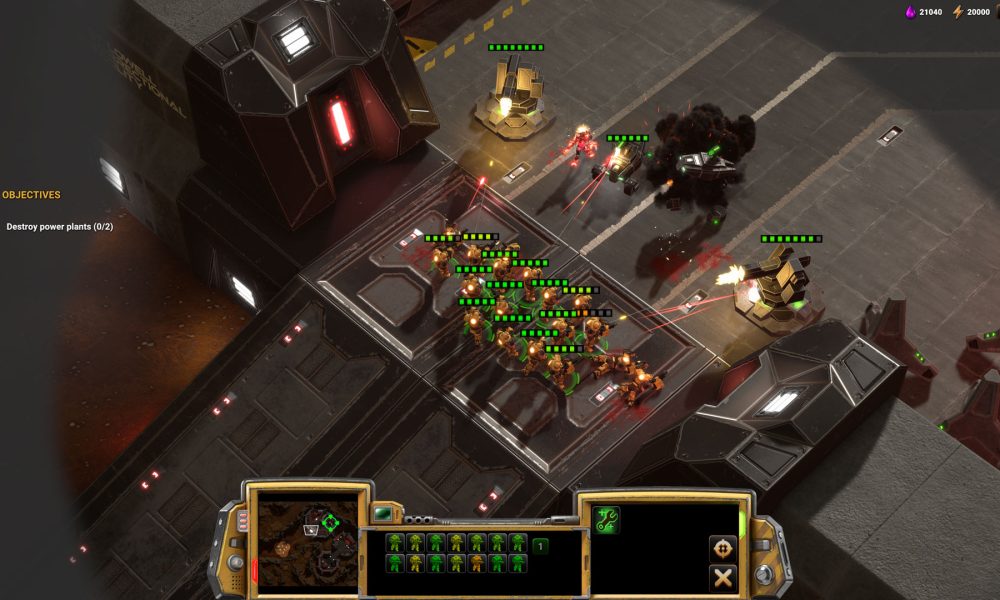
Task: Activate the wrench repair ability
Action: coord(606,519)
